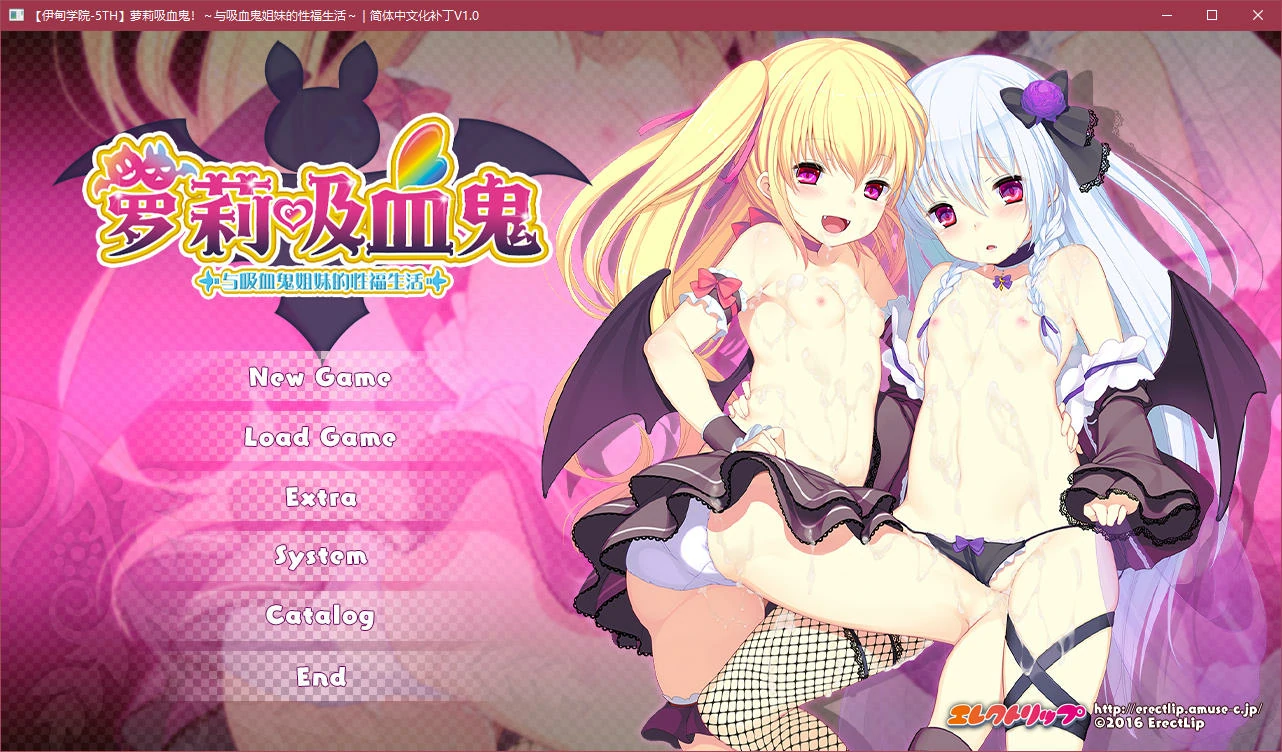1282x752 pixels.
Task: Select End to quit the game
Action: pos(320,677)
